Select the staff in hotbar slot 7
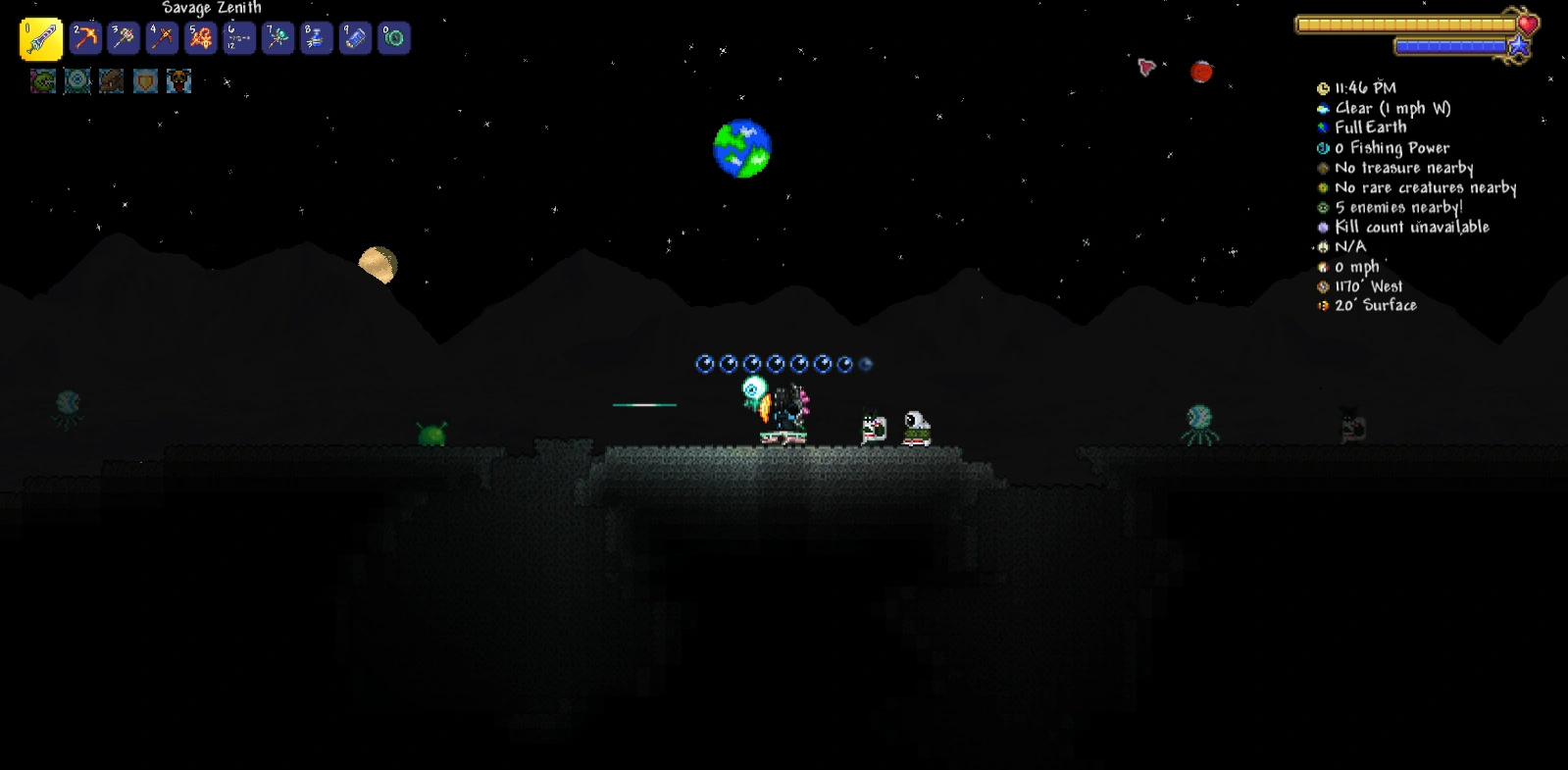Screen dimensions: 1568x770 click(277, 38)
